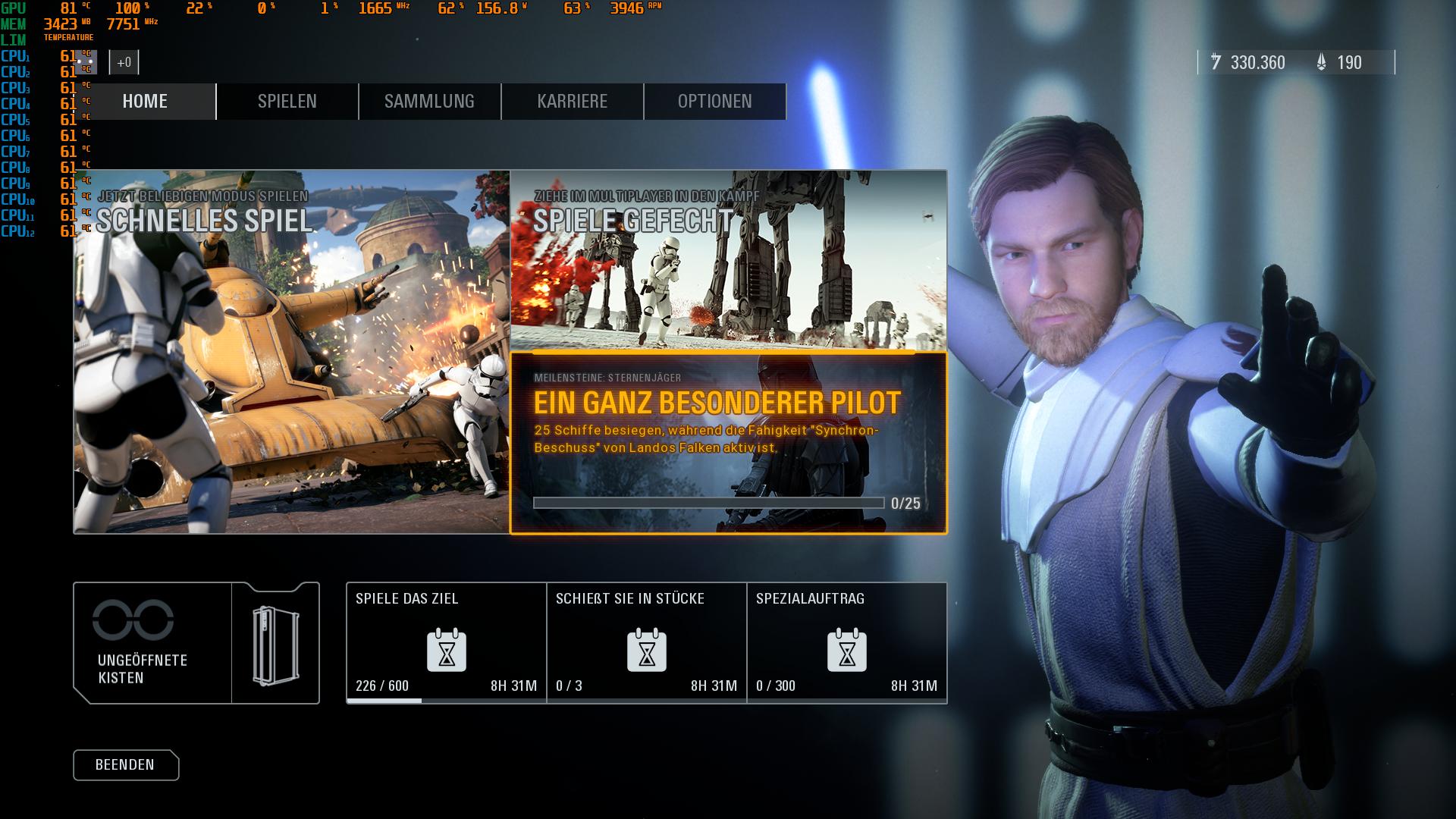Screen dimensions: 1456x819
Task: Click the hourglass icon under Schießt sie in Stücke
Action: click(x=647, y=650)
